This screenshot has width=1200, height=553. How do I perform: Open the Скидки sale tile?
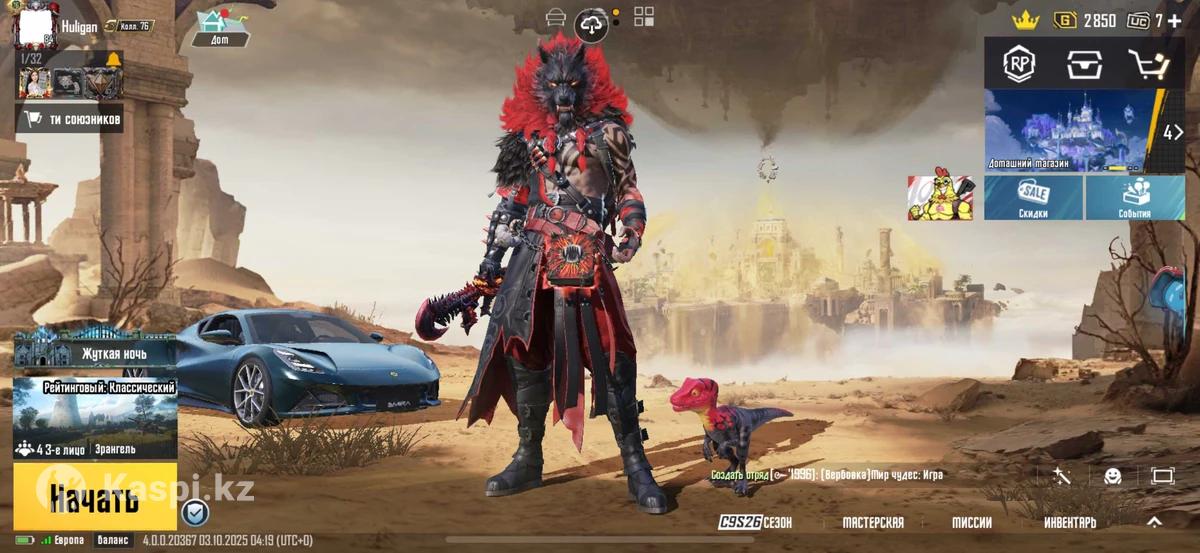click(x=1033, y=198)
